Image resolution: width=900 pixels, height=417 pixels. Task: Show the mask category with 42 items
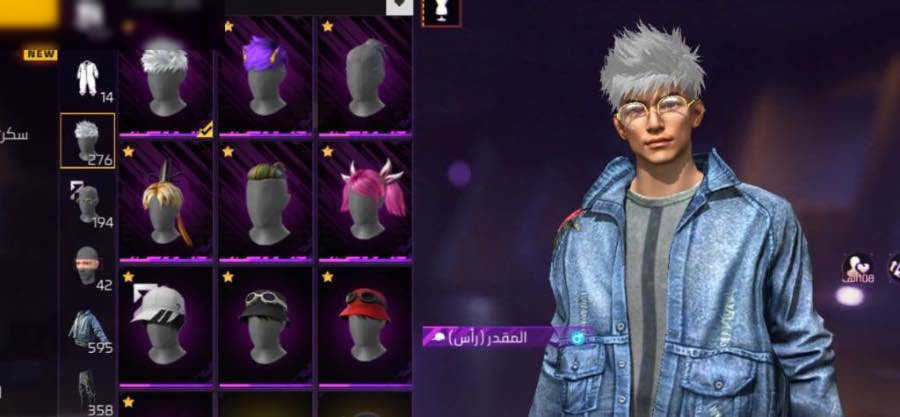click(x=88, y=267)
